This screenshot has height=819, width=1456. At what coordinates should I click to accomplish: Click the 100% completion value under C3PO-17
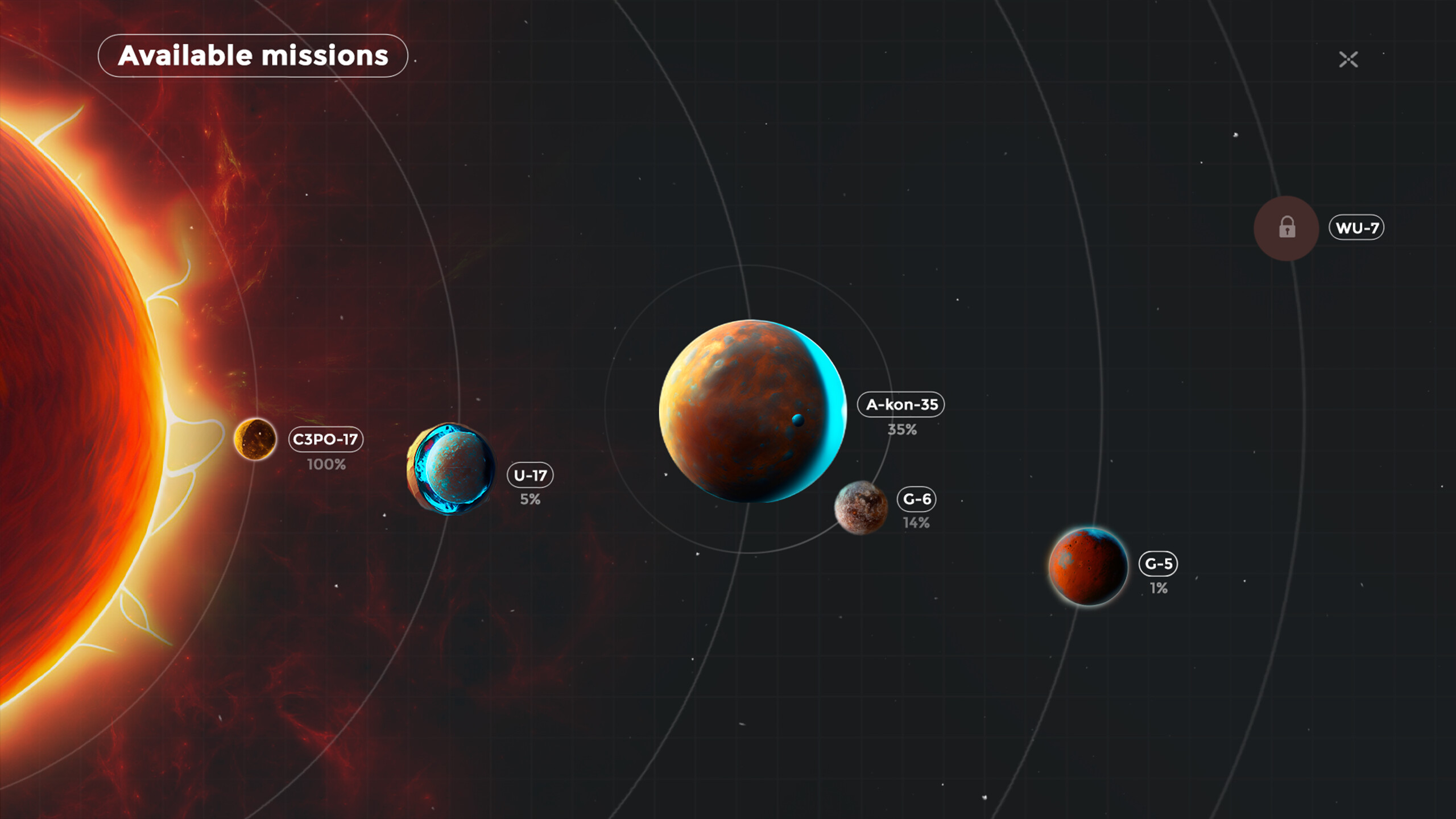tap(325, 465)
